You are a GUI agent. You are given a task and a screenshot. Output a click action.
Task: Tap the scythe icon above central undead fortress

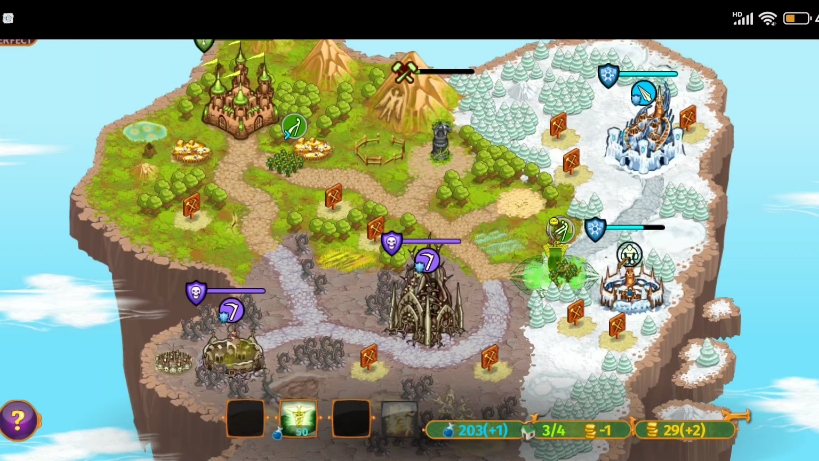pos(427,261)
